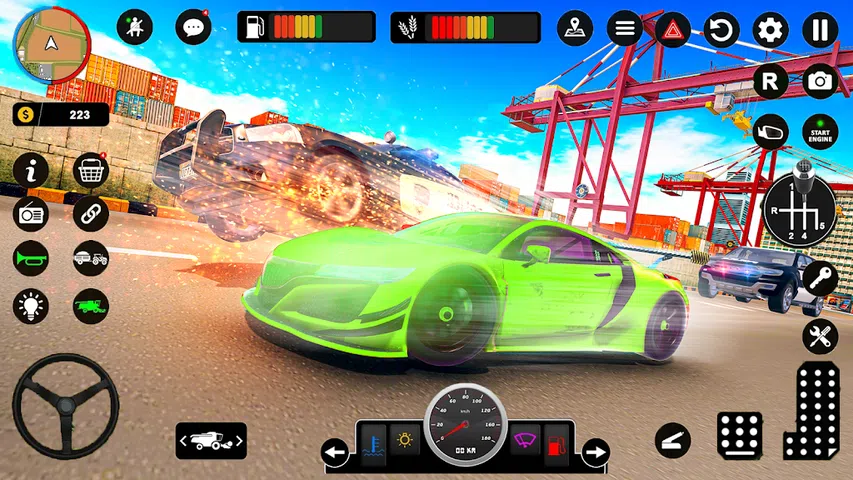Click the wrench and screwdriver repair icon
853x480 pixels.
820,337
